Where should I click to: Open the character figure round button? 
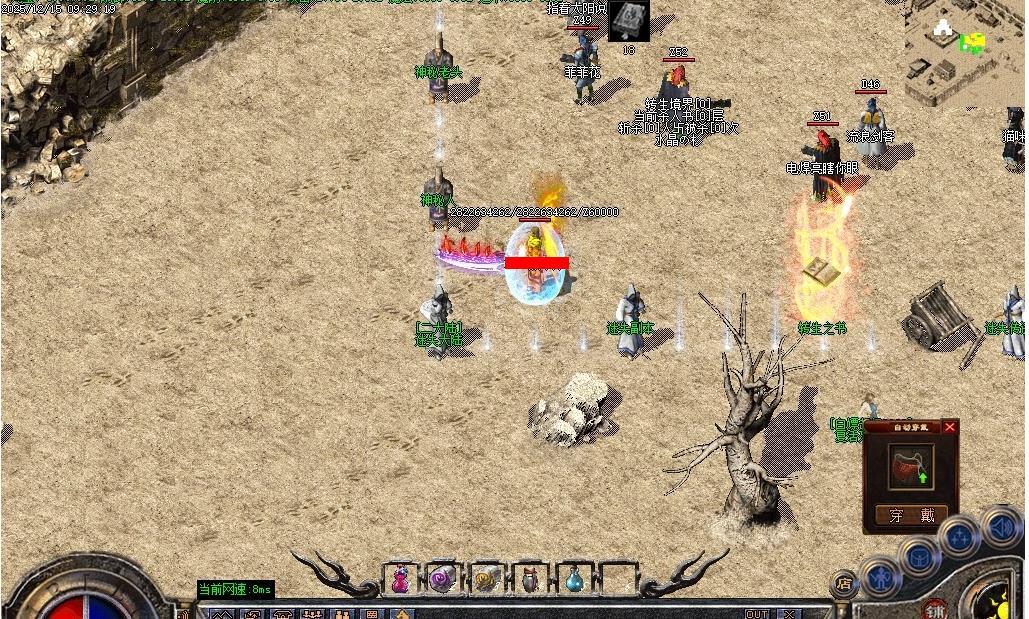(x=880, y=578)
